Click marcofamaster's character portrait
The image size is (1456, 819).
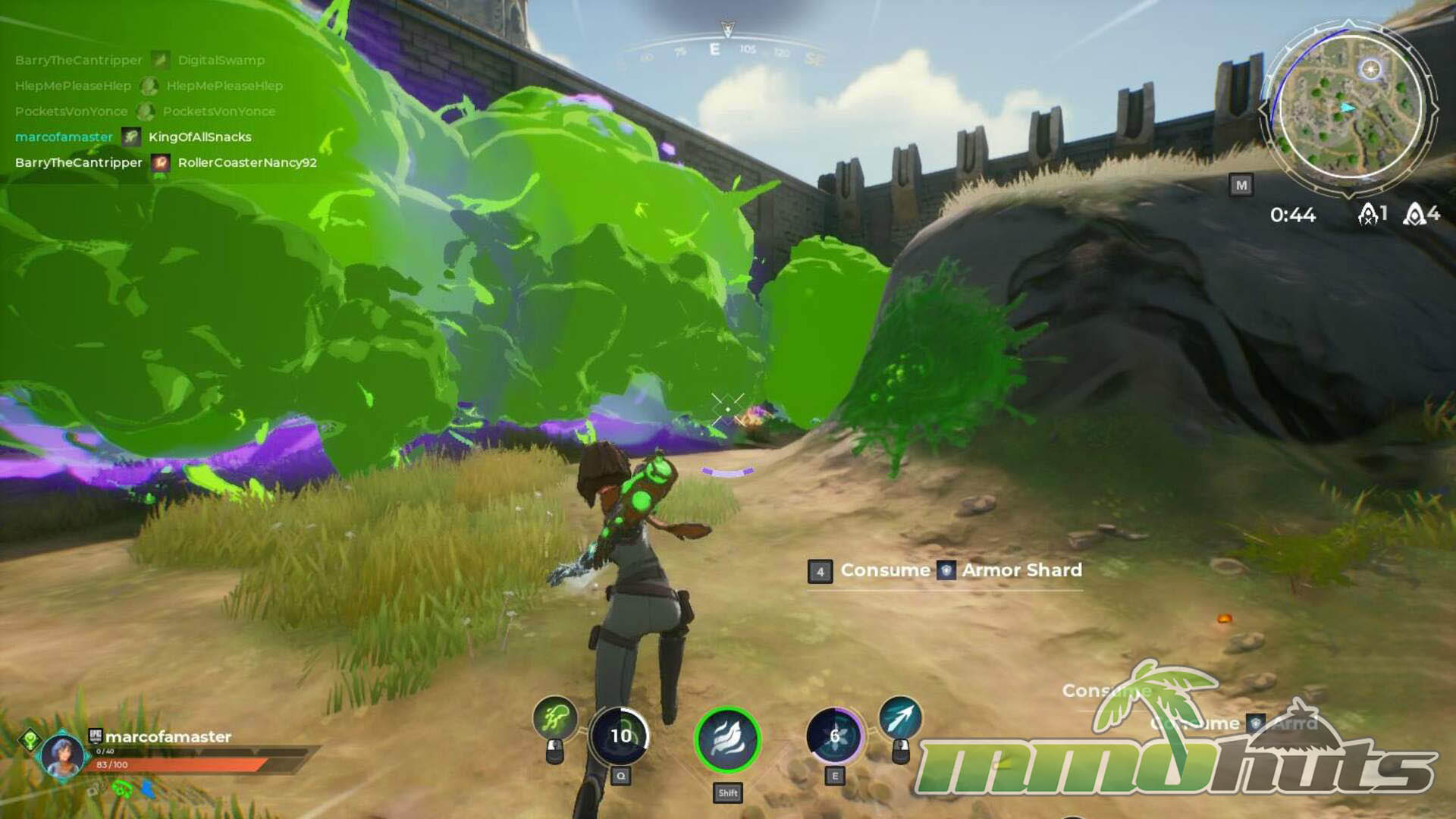(x=62, y=755)
